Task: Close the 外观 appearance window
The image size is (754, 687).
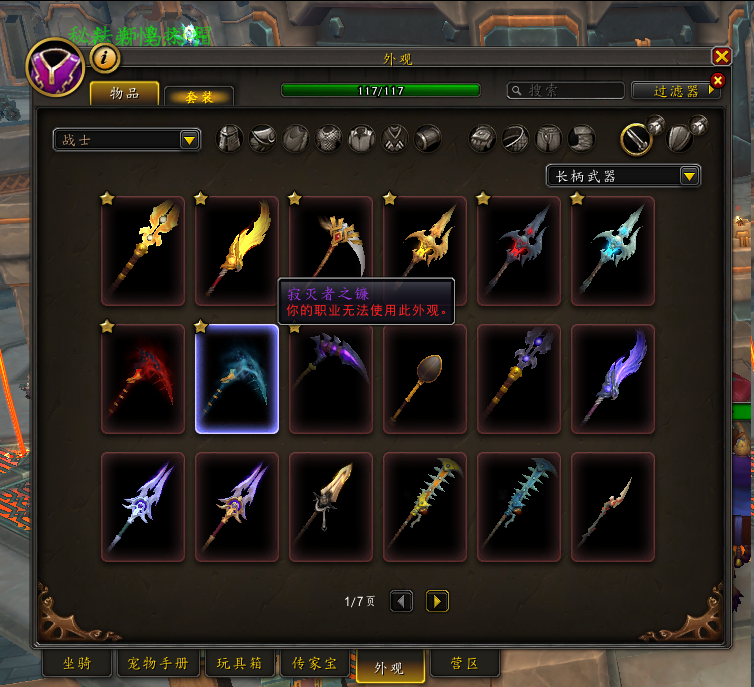Action: coord(721,57)
